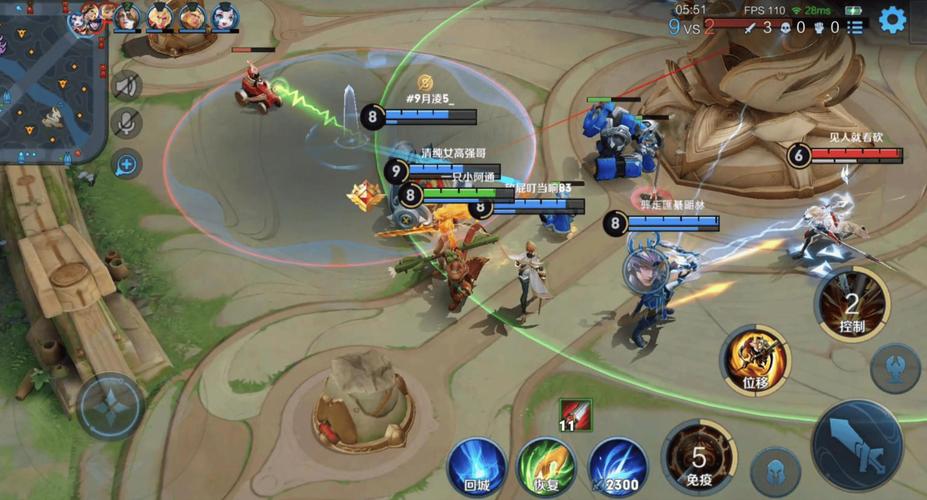Cast the 位移 dash skill
Screen dimensions: 927x500
[755, 359]
